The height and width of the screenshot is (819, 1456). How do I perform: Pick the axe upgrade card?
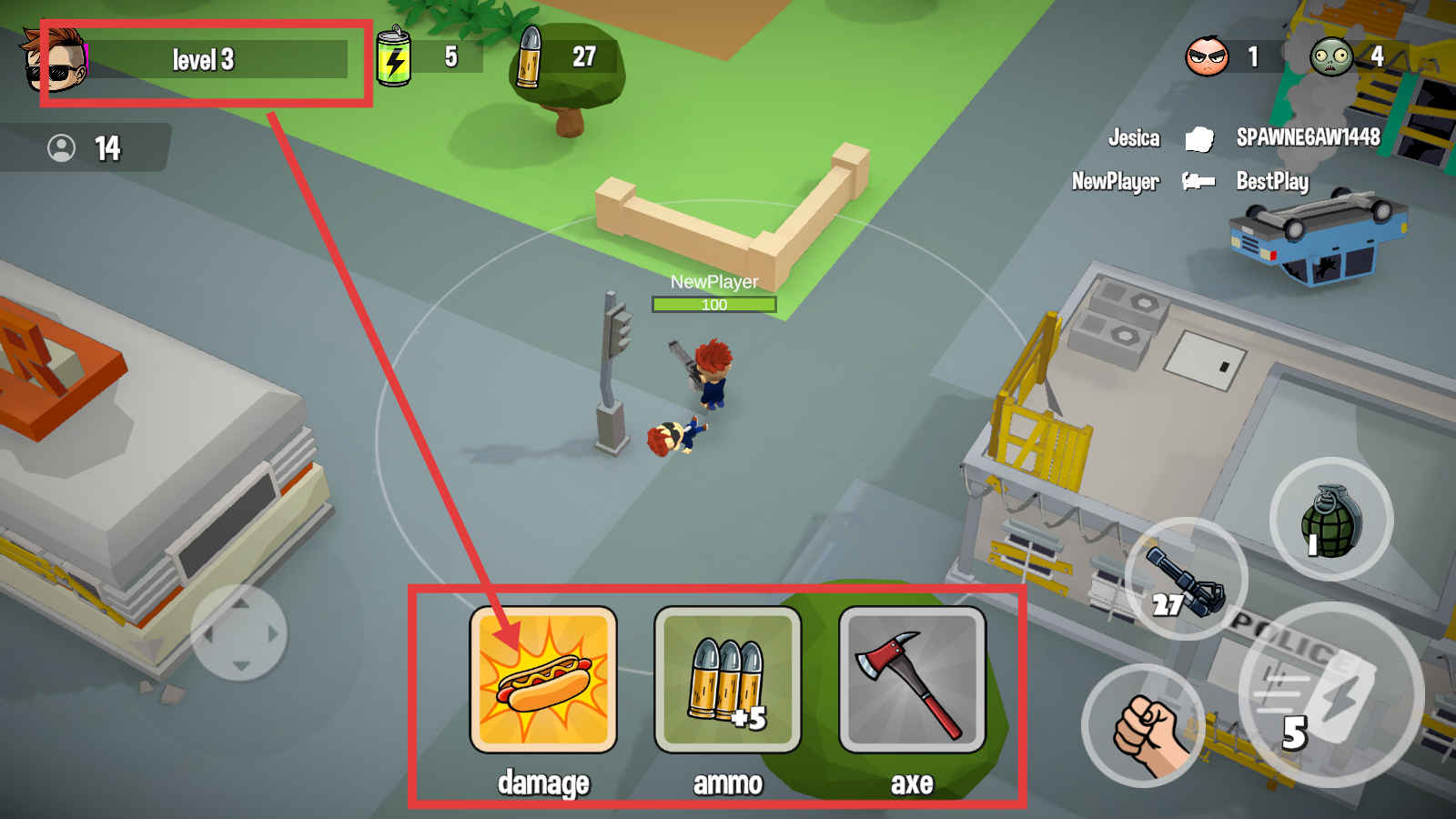[x=912, y=680]
